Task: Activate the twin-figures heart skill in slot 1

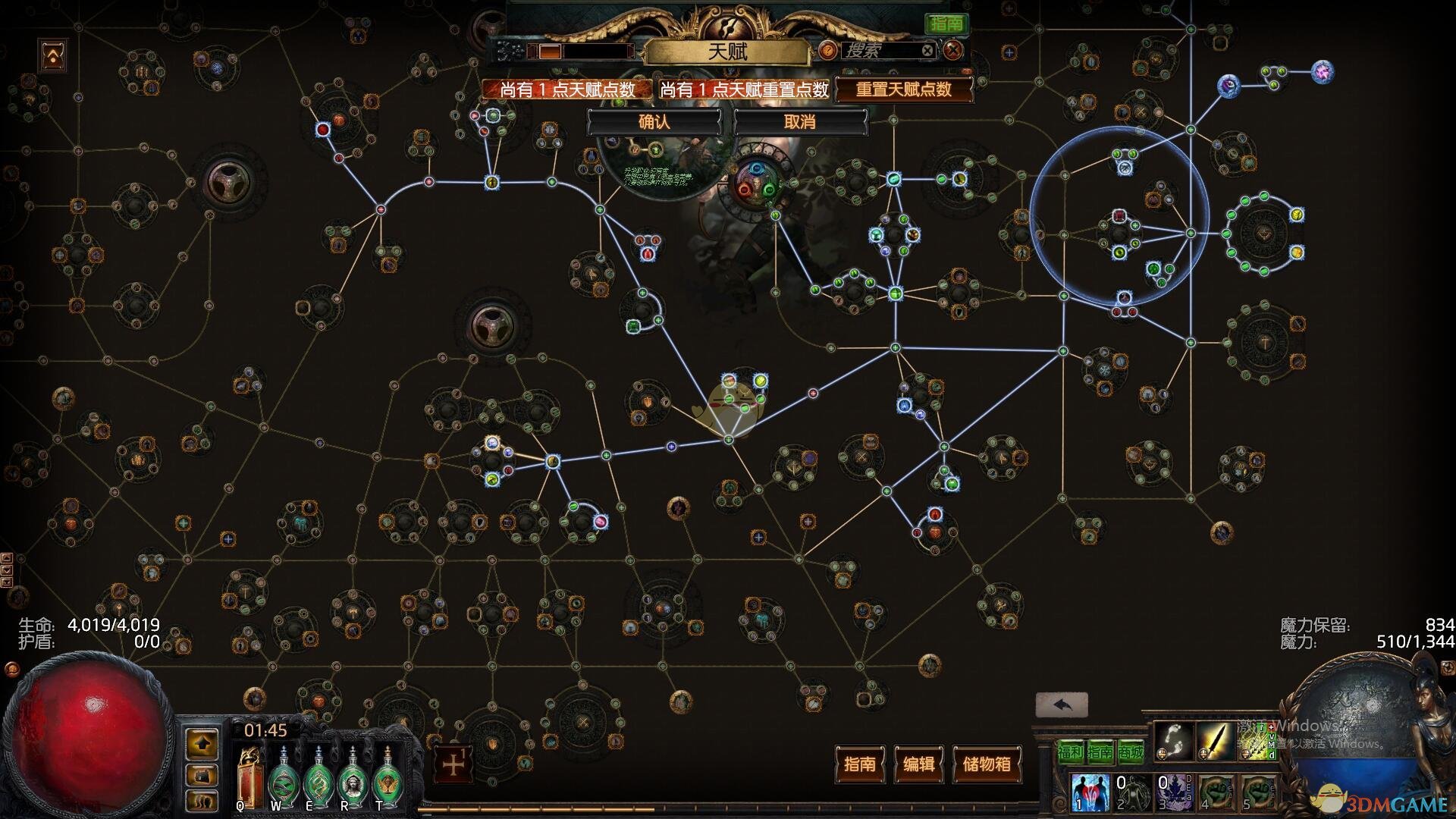Action: [1090, 791]
